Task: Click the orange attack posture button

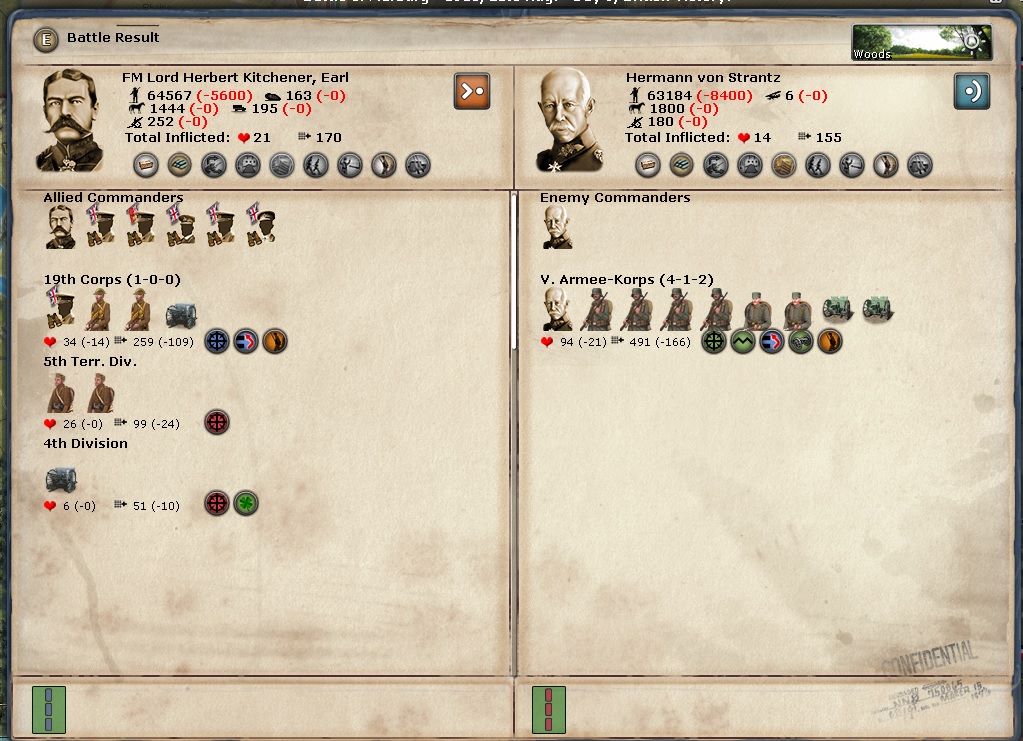Action: [472, 90]
